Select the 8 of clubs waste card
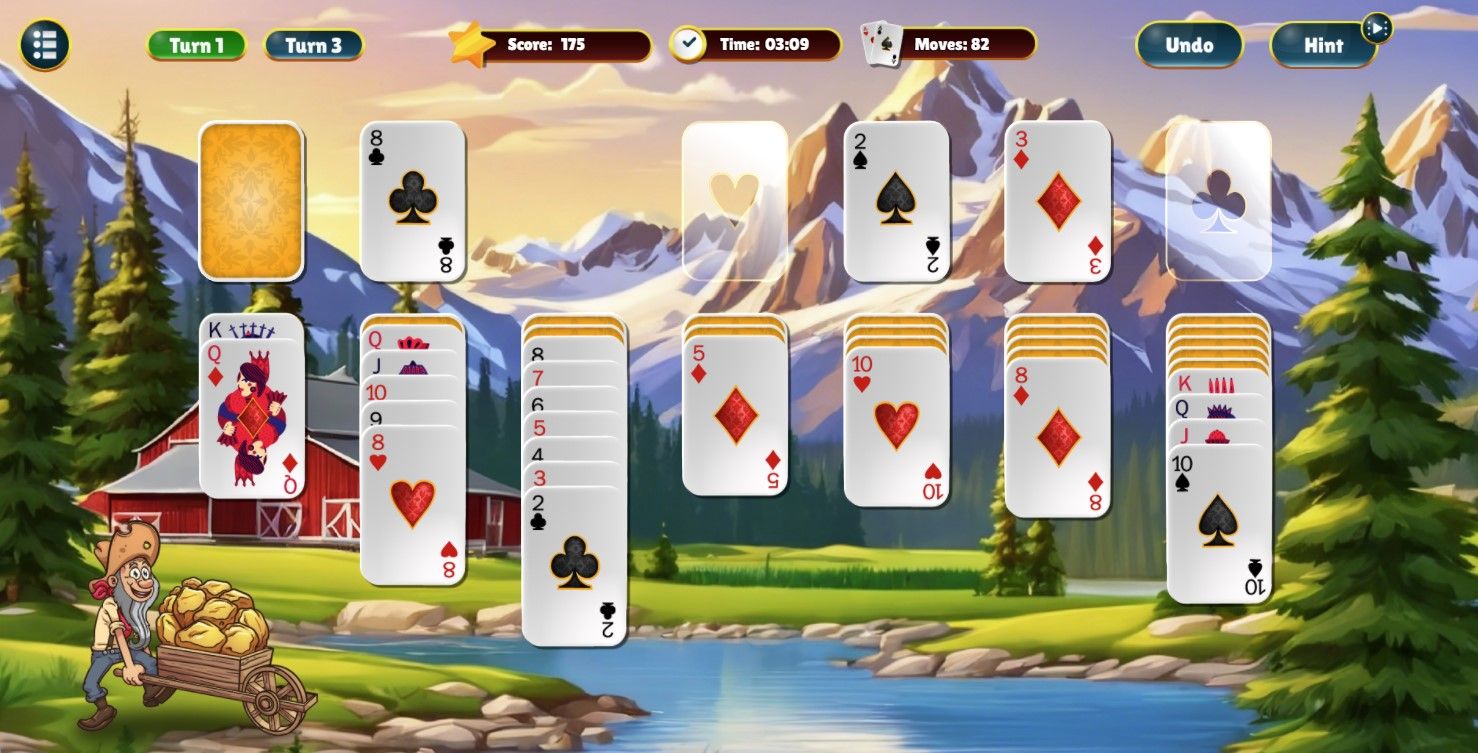 pyautogui.click(x=414, y=200)
